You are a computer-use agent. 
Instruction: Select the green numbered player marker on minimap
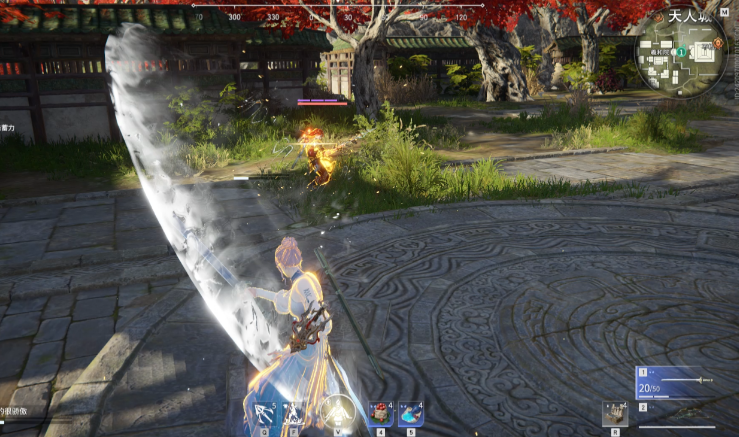coord(681,52)
